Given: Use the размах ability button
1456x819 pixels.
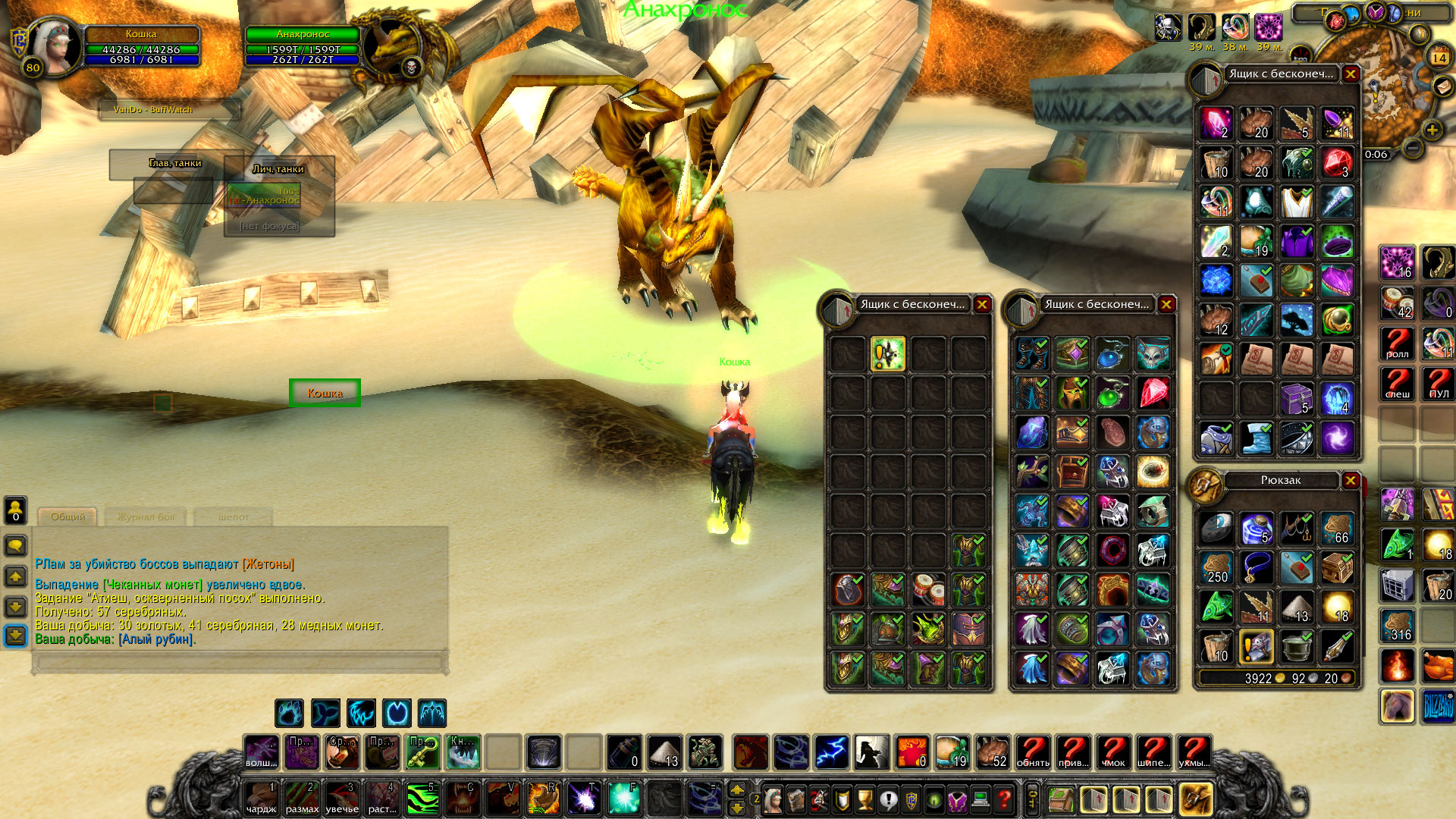Looking at the screenshot, I should (x=302, y=799).
